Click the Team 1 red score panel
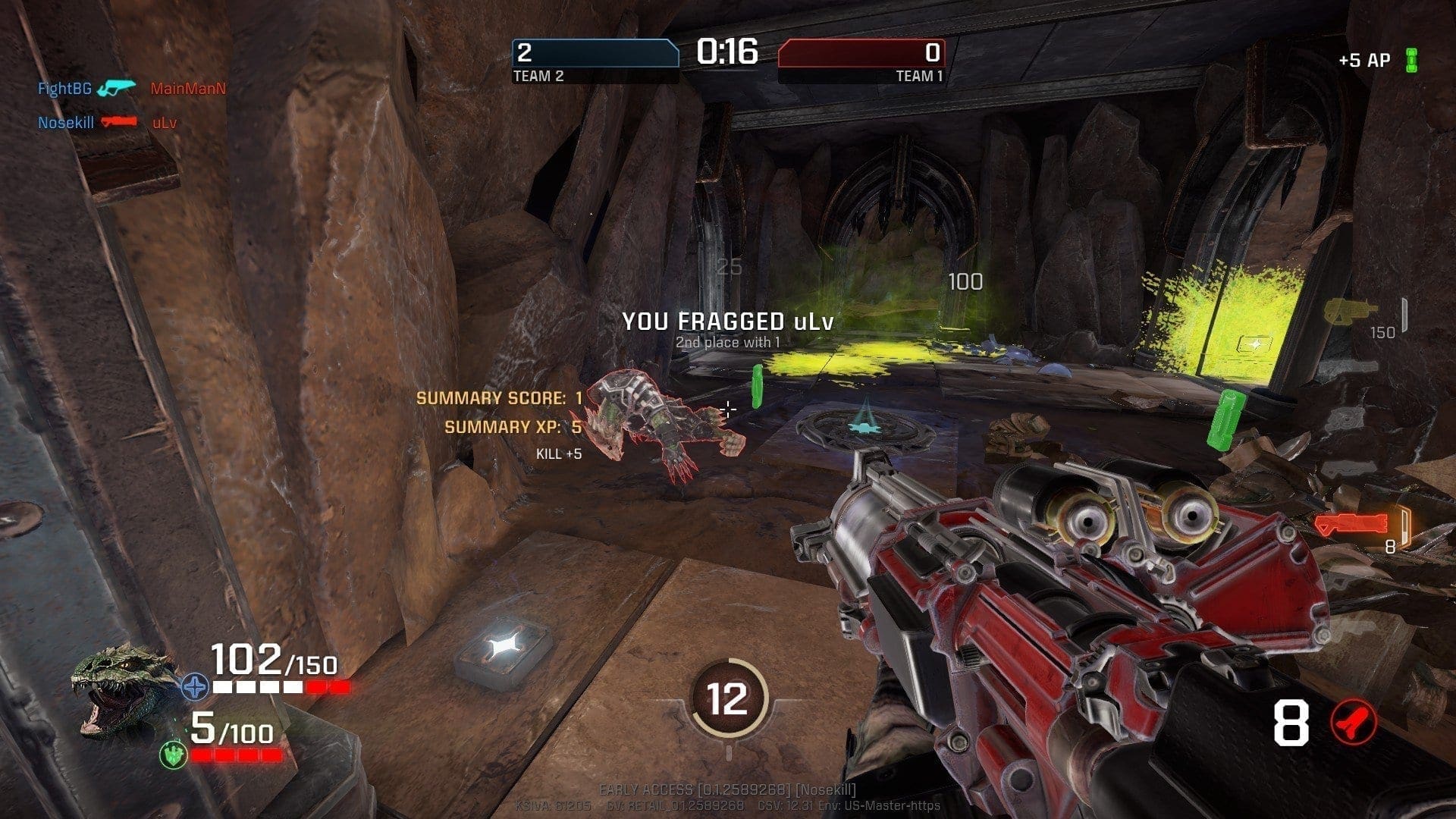Image resolution: width=1456 pixels, height=819 pixels. point(861,53)
